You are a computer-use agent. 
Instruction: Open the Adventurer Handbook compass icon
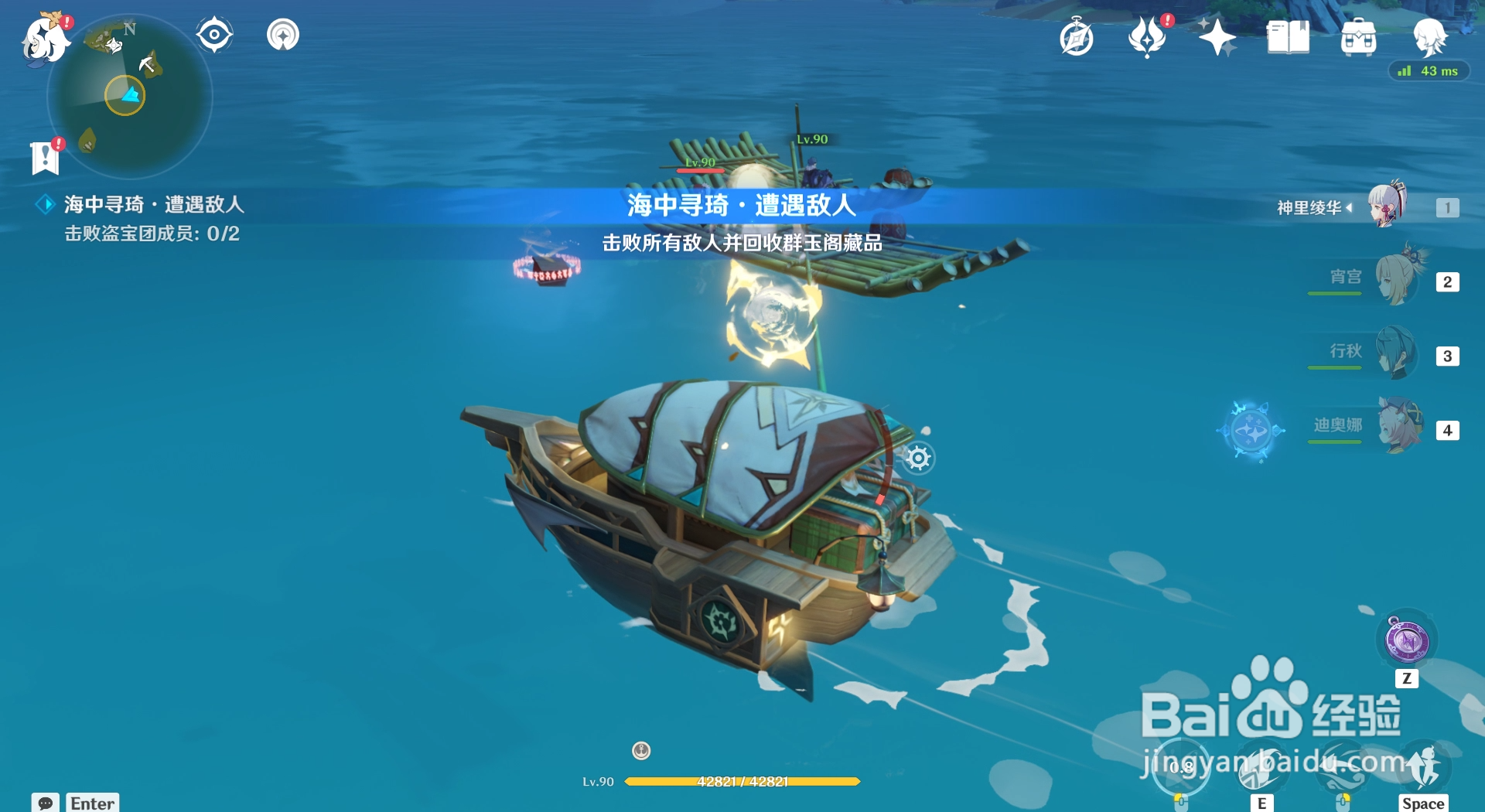click(1076, 36)
